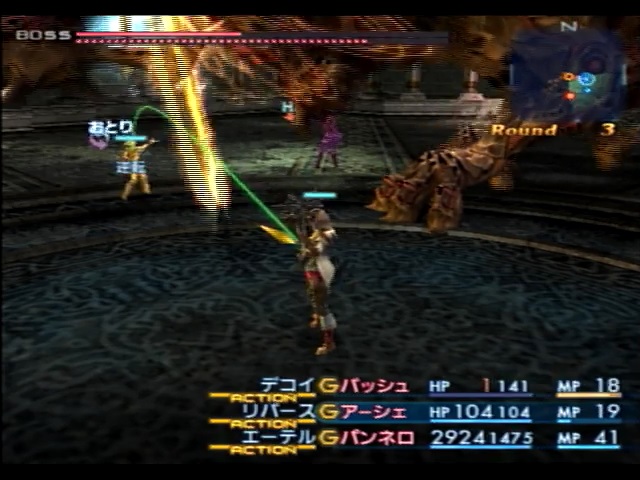Screen dimensions: 640x480
Task: Toggle the gambit G icon beside アーシェ
Action: 330,412
